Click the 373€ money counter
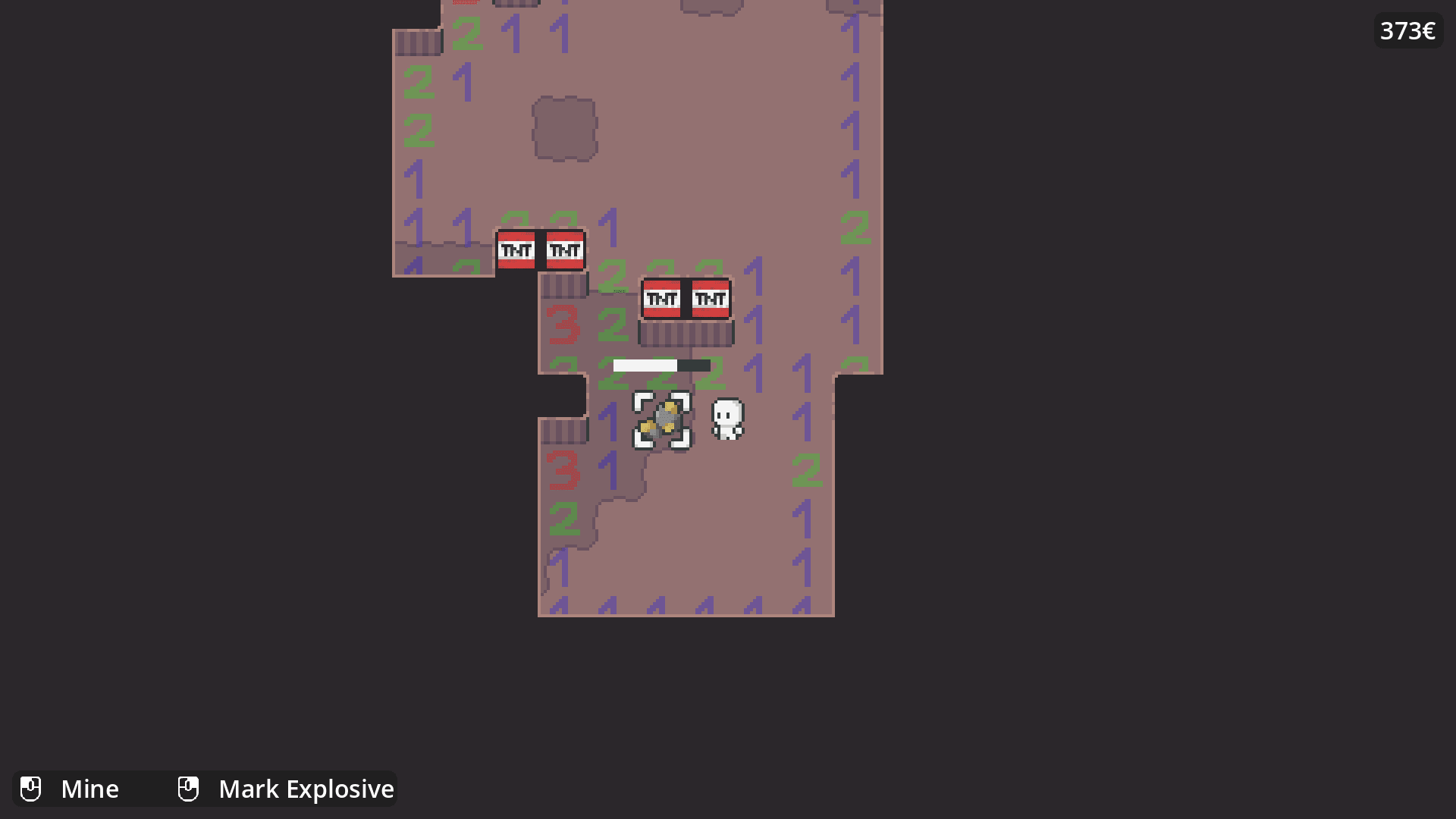 pyautogui.click(x=1407, y=32)
